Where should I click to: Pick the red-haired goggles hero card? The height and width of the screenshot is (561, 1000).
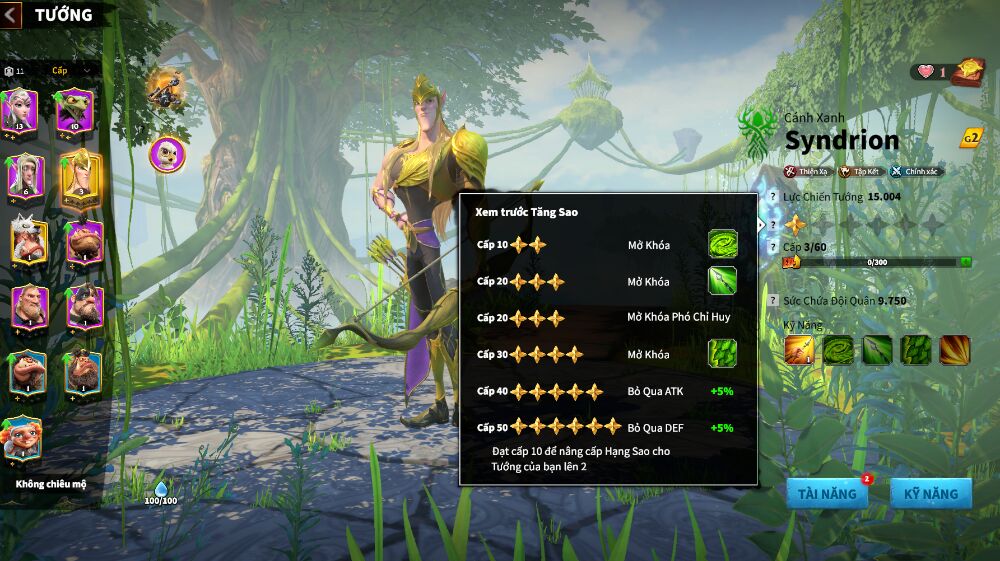(x=21, y=440)
